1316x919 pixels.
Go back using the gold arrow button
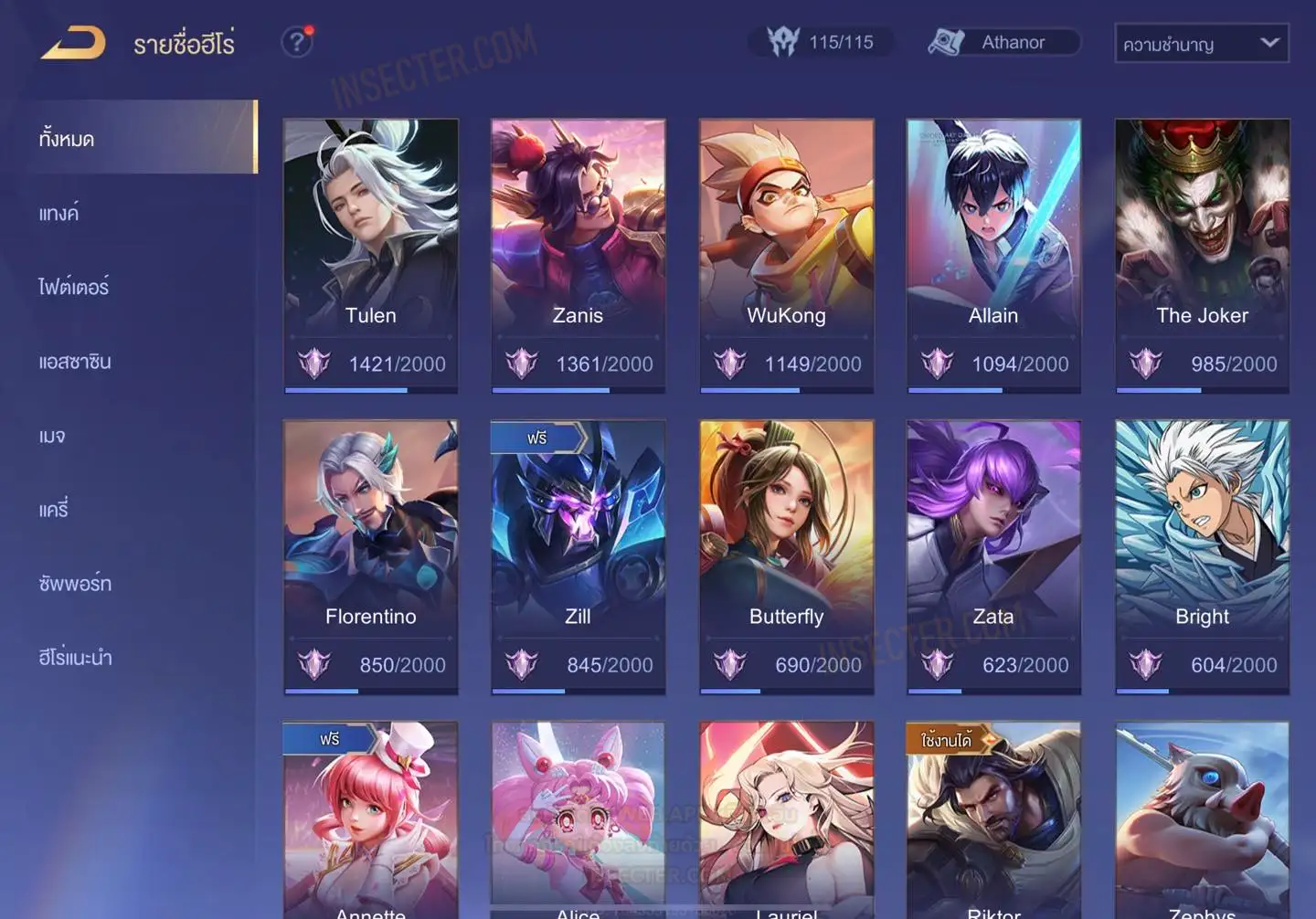[73, 44]
